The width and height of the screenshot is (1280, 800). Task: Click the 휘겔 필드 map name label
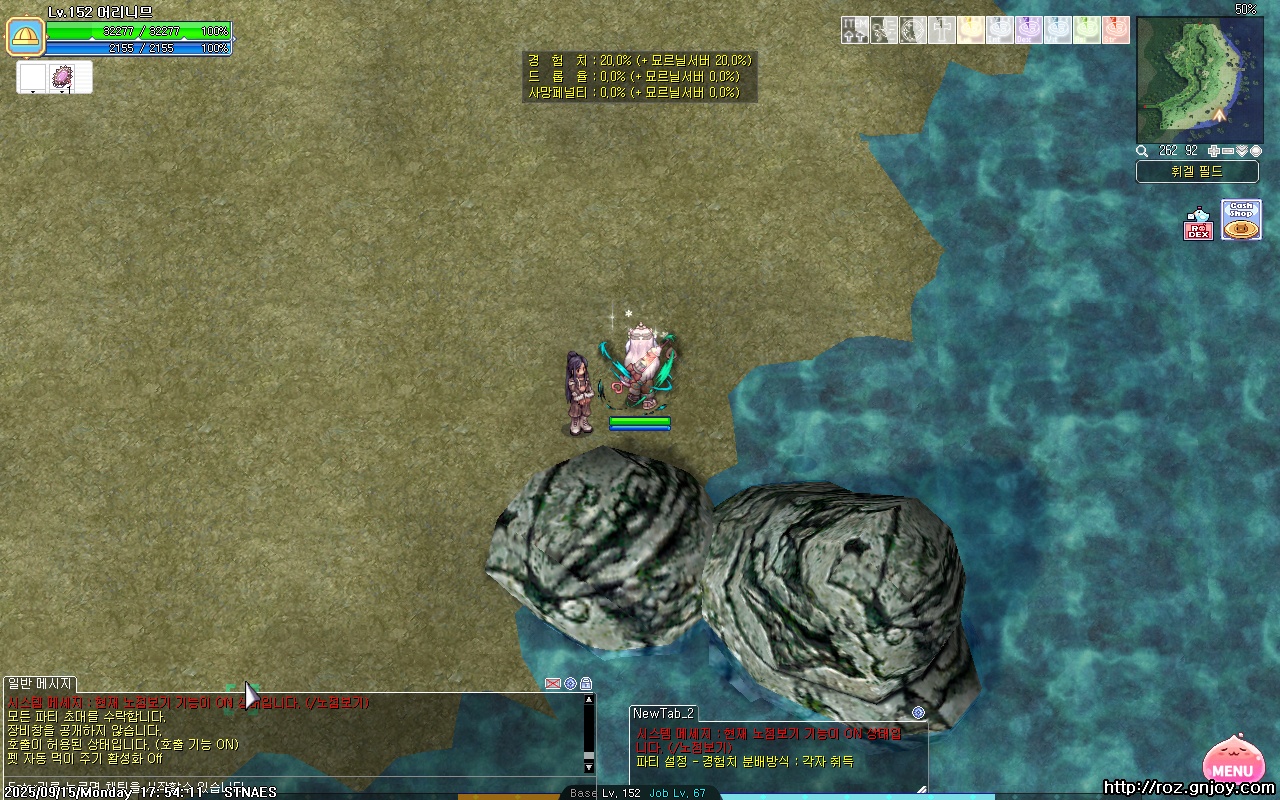(x=1196, y=172)
